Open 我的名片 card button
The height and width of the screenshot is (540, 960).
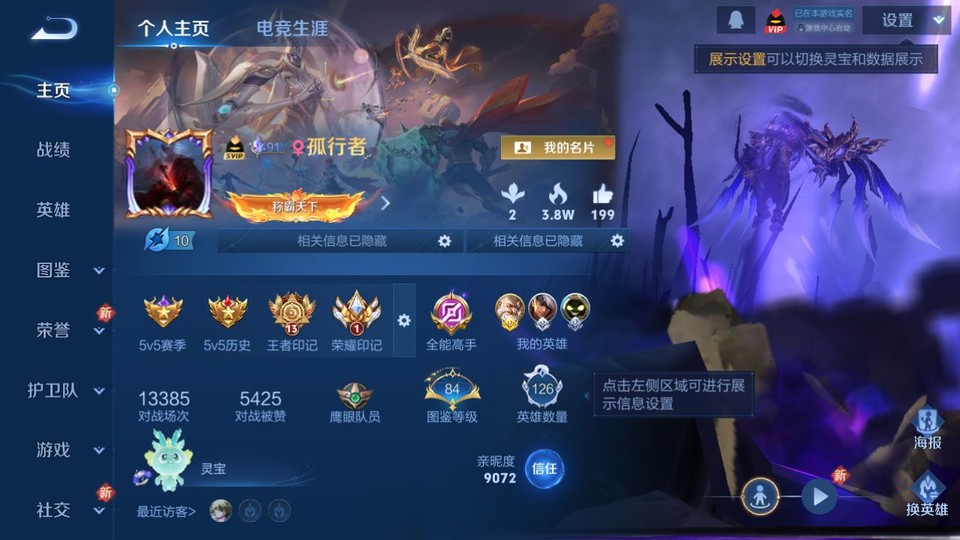coord(557,147)
